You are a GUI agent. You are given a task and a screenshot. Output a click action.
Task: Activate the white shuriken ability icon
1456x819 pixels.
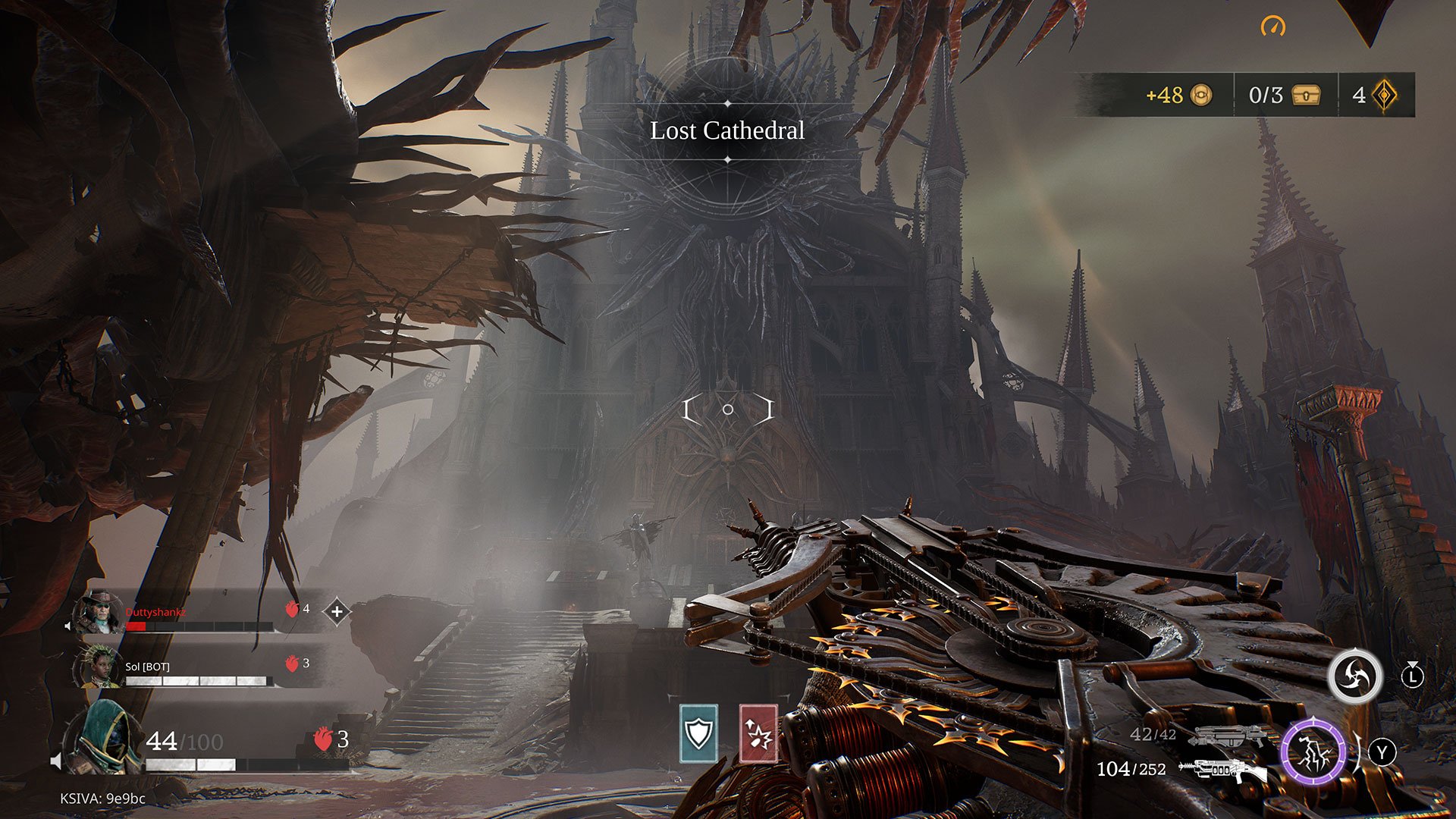(1355, 676)
